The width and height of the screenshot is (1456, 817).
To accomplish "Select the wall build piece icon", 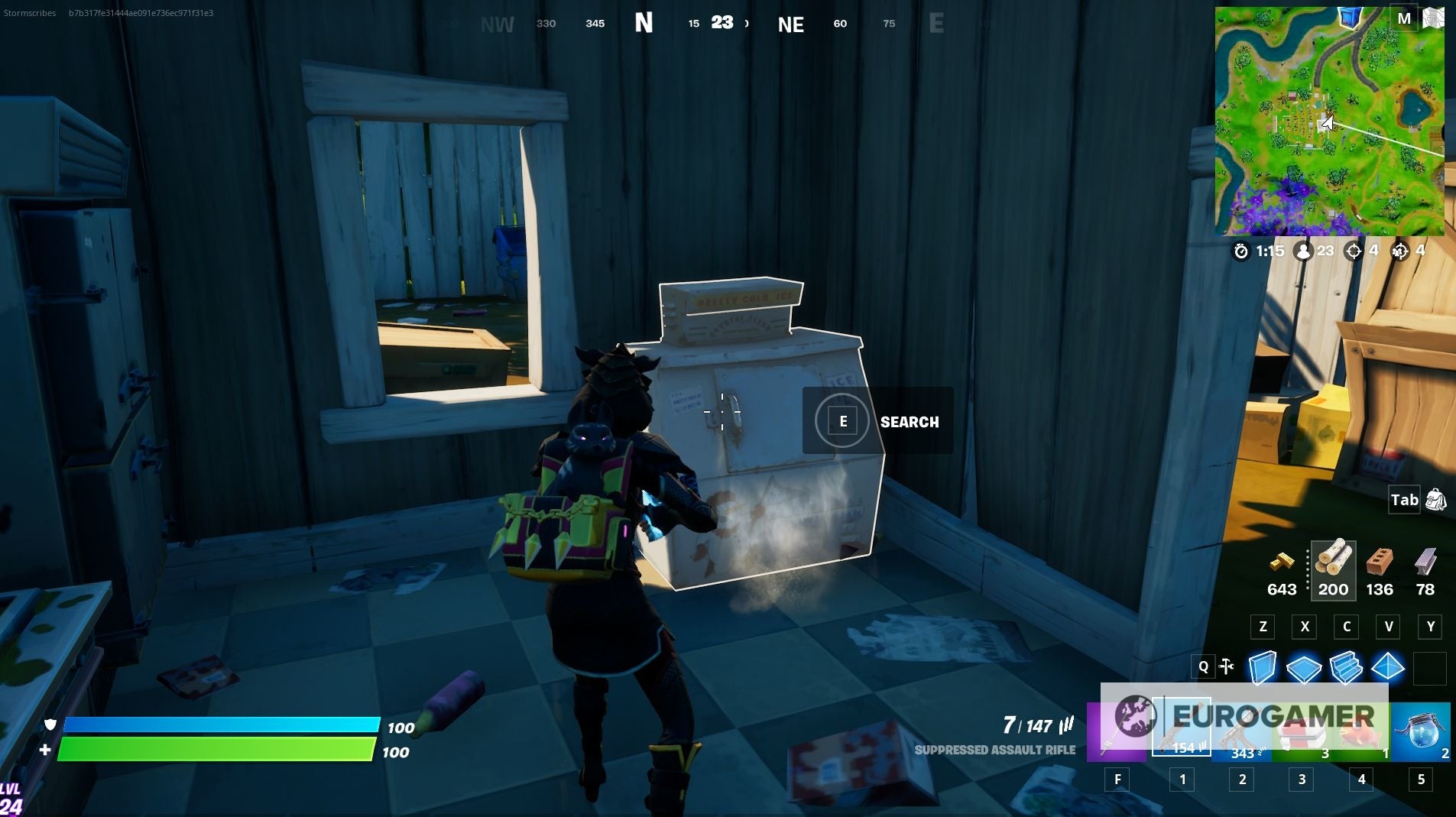I will click(x=1263, y=667).
